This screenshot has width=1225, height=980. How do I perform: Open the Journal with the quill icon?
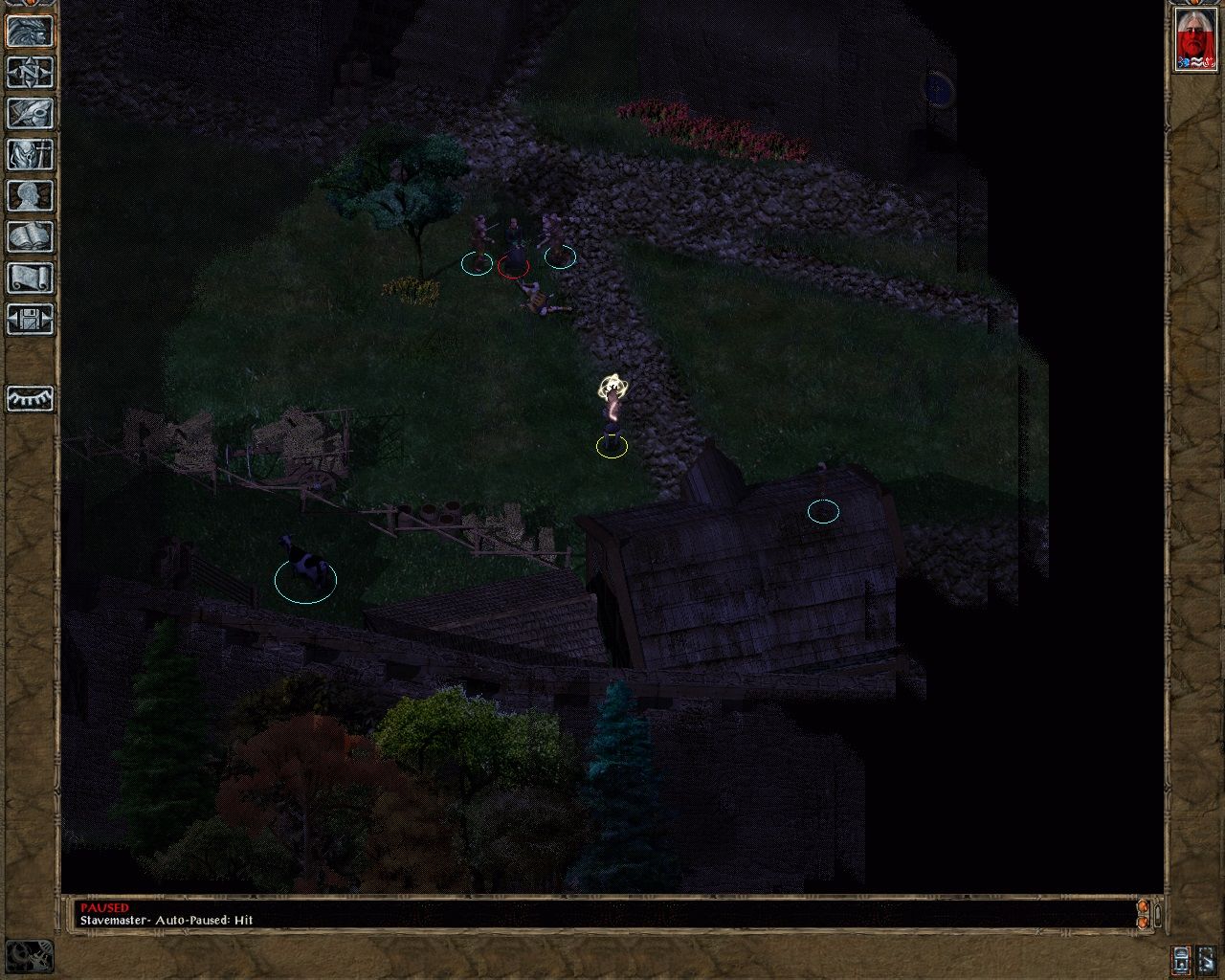(x=29, y=113)
